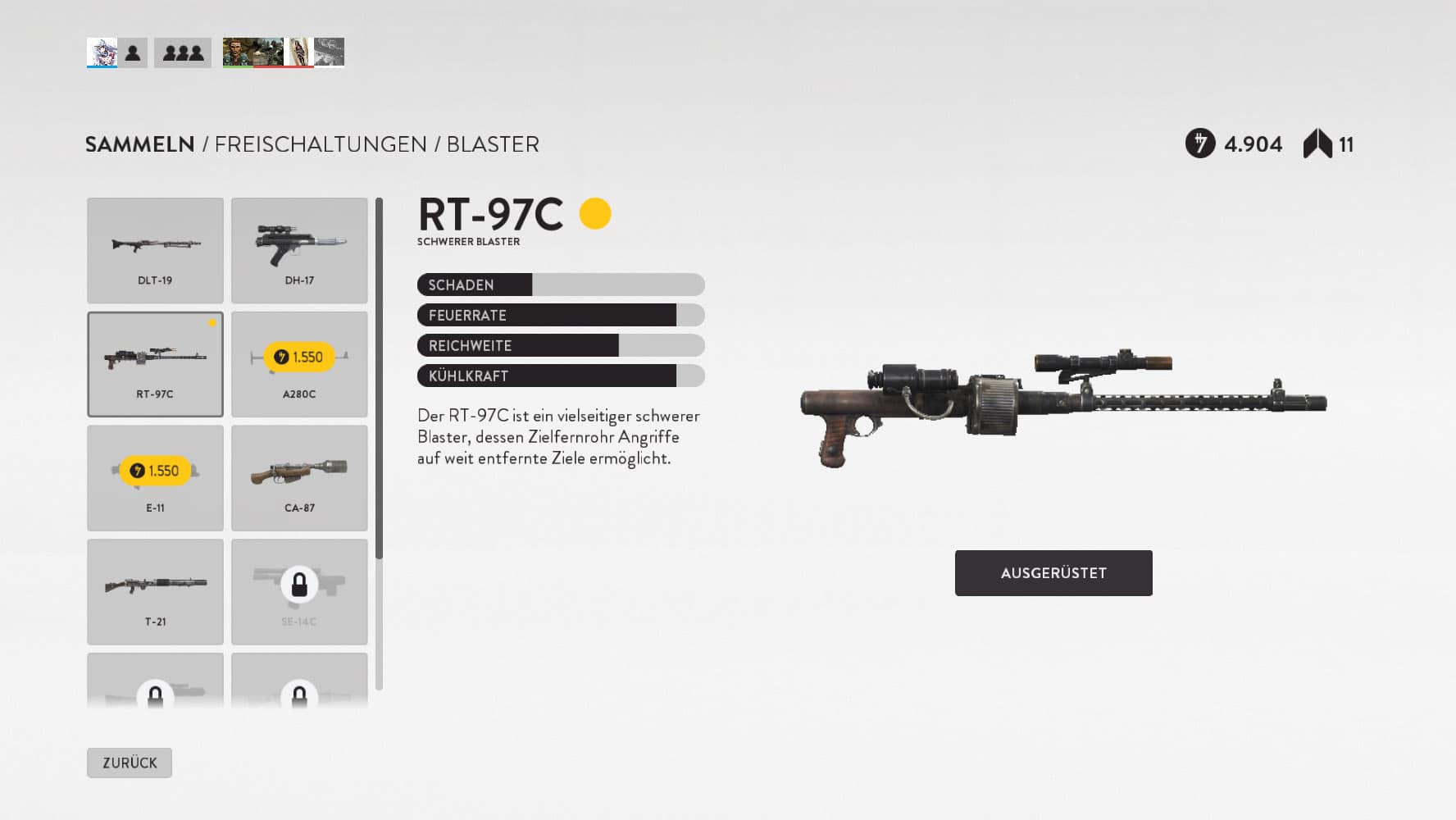The image size is (1456, 820).
Task: Return to Freischaltungen in the breadcrumb
Action: point(321,144)
